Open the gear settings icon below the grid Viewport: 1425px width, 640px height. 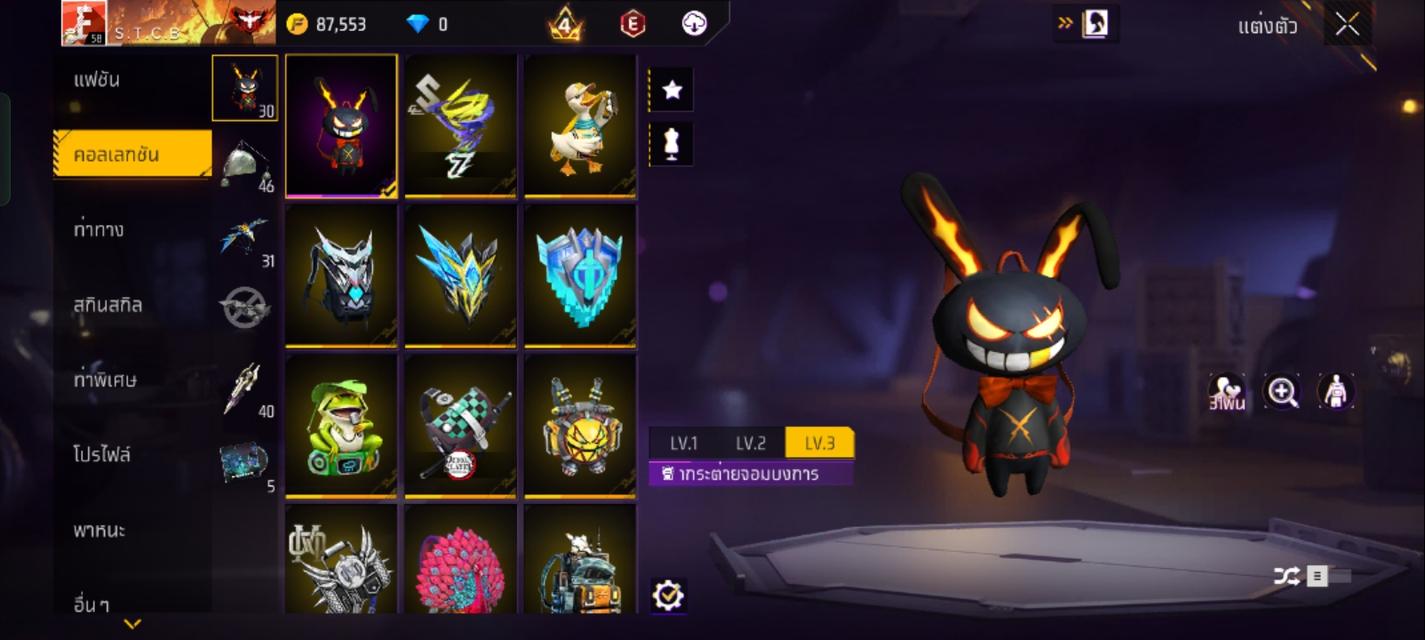[x=667, y=596]
